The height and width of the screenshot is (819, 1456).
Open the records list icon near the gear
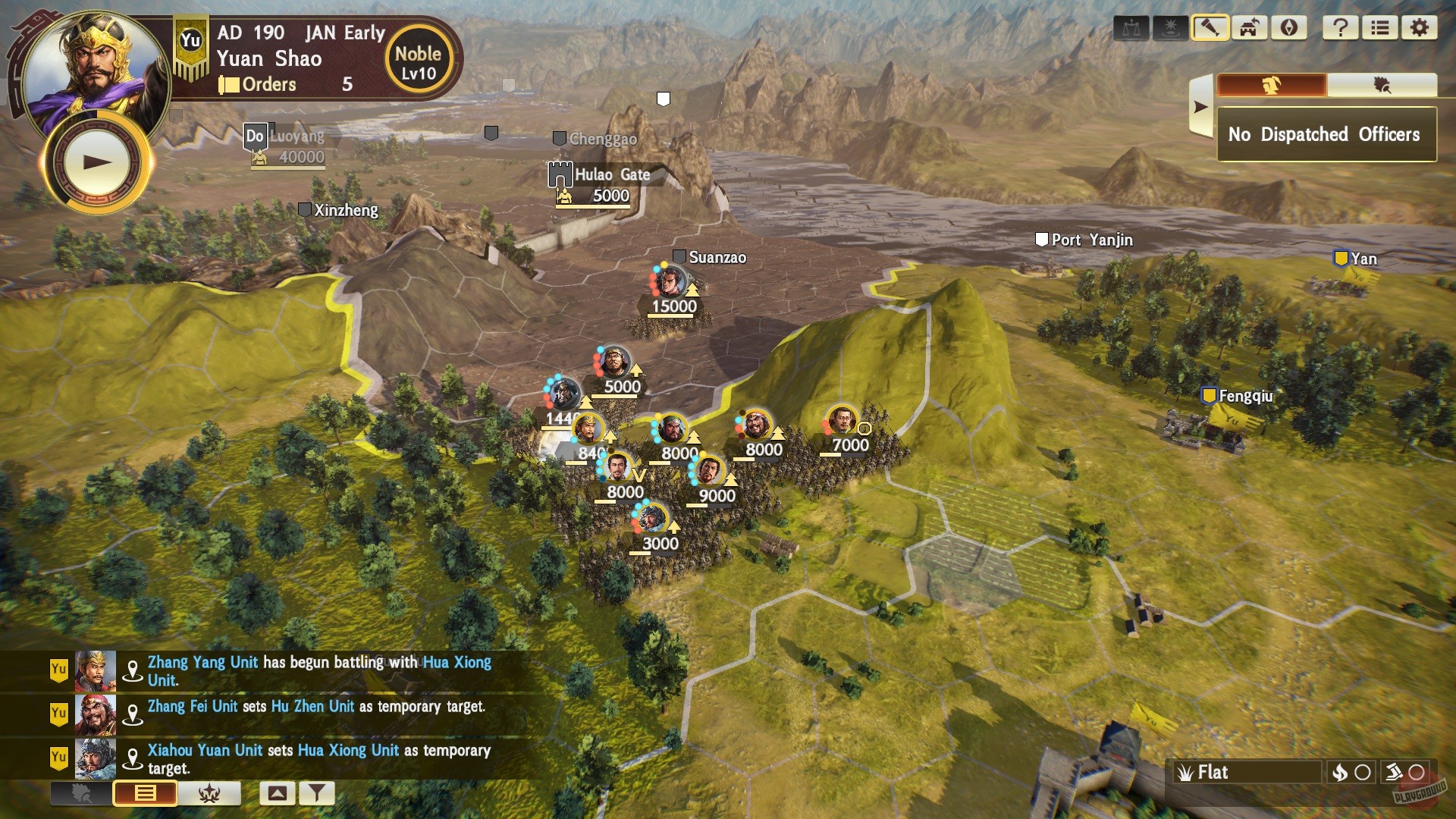click(x=1382, y=28)
